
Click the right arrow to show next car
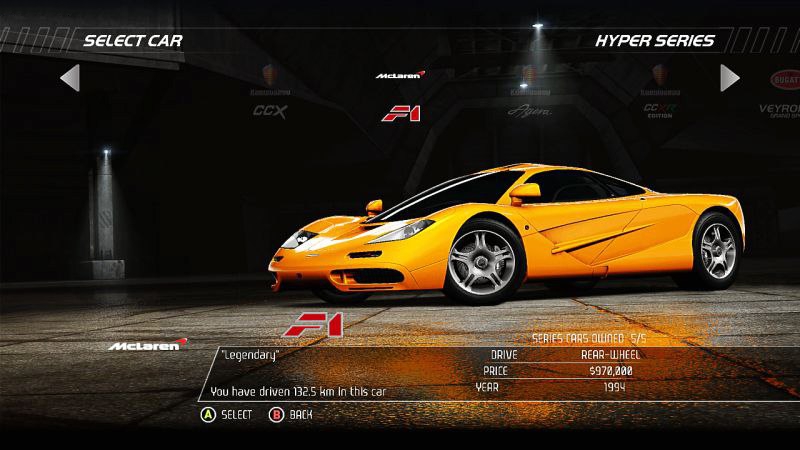tap(730, 77)
